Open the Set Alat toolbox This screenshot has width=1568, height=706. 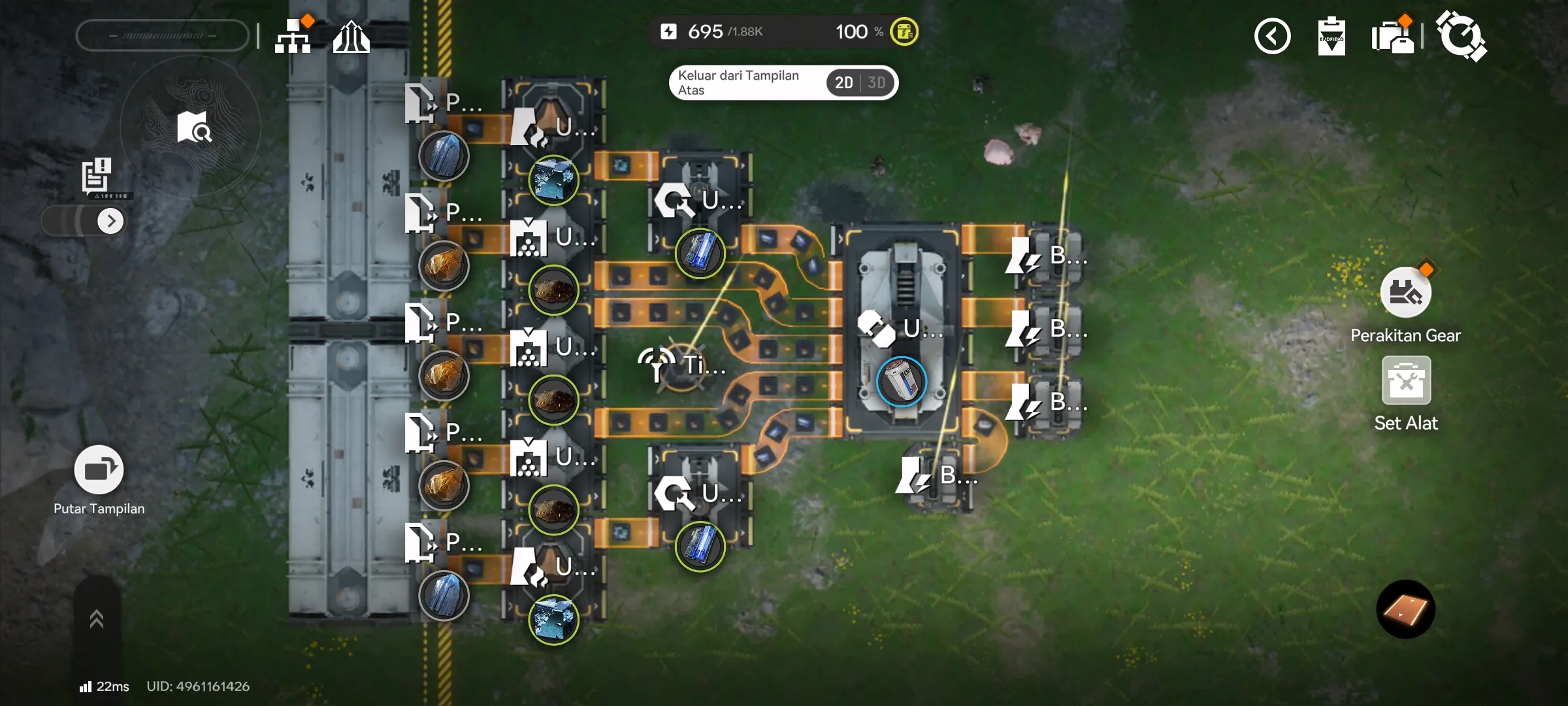click(x=1406, y=381)
